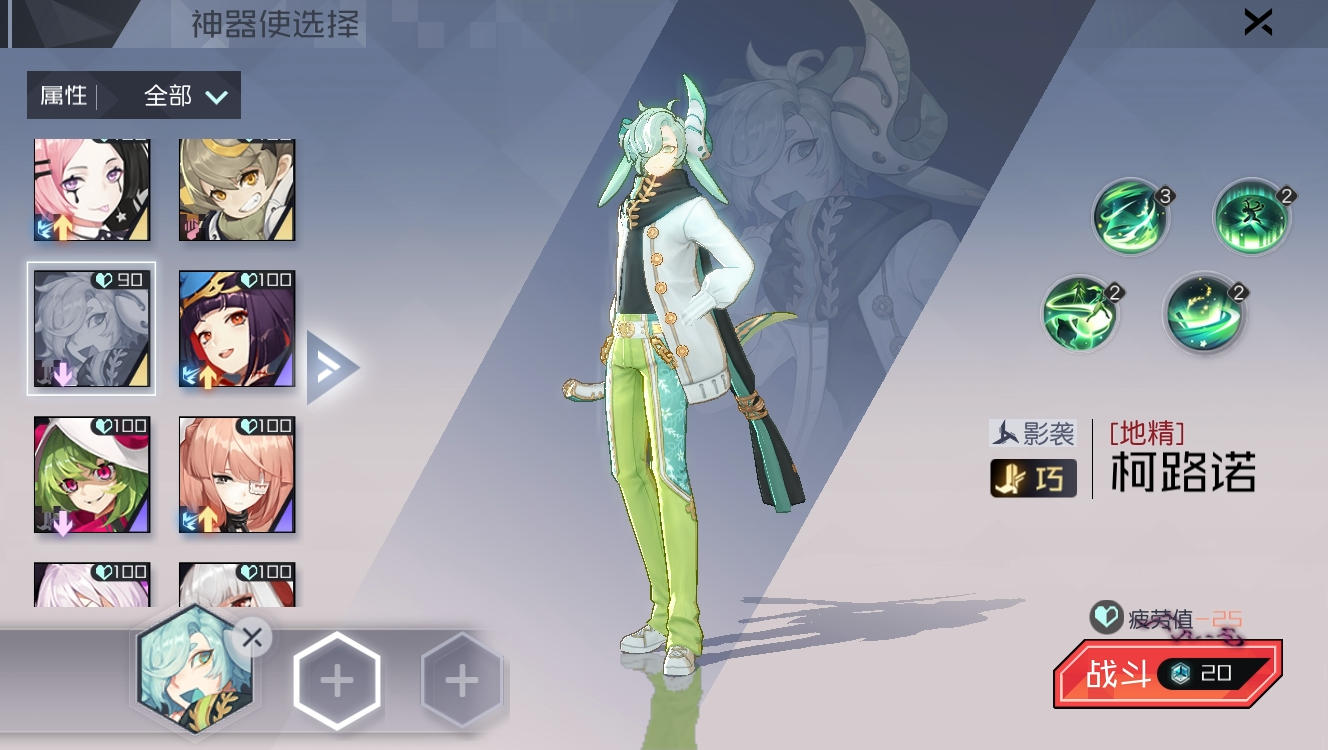Select the 巧 agility type badge
The width and height of the screenshot is (1328, 750).
[1033, 478]
